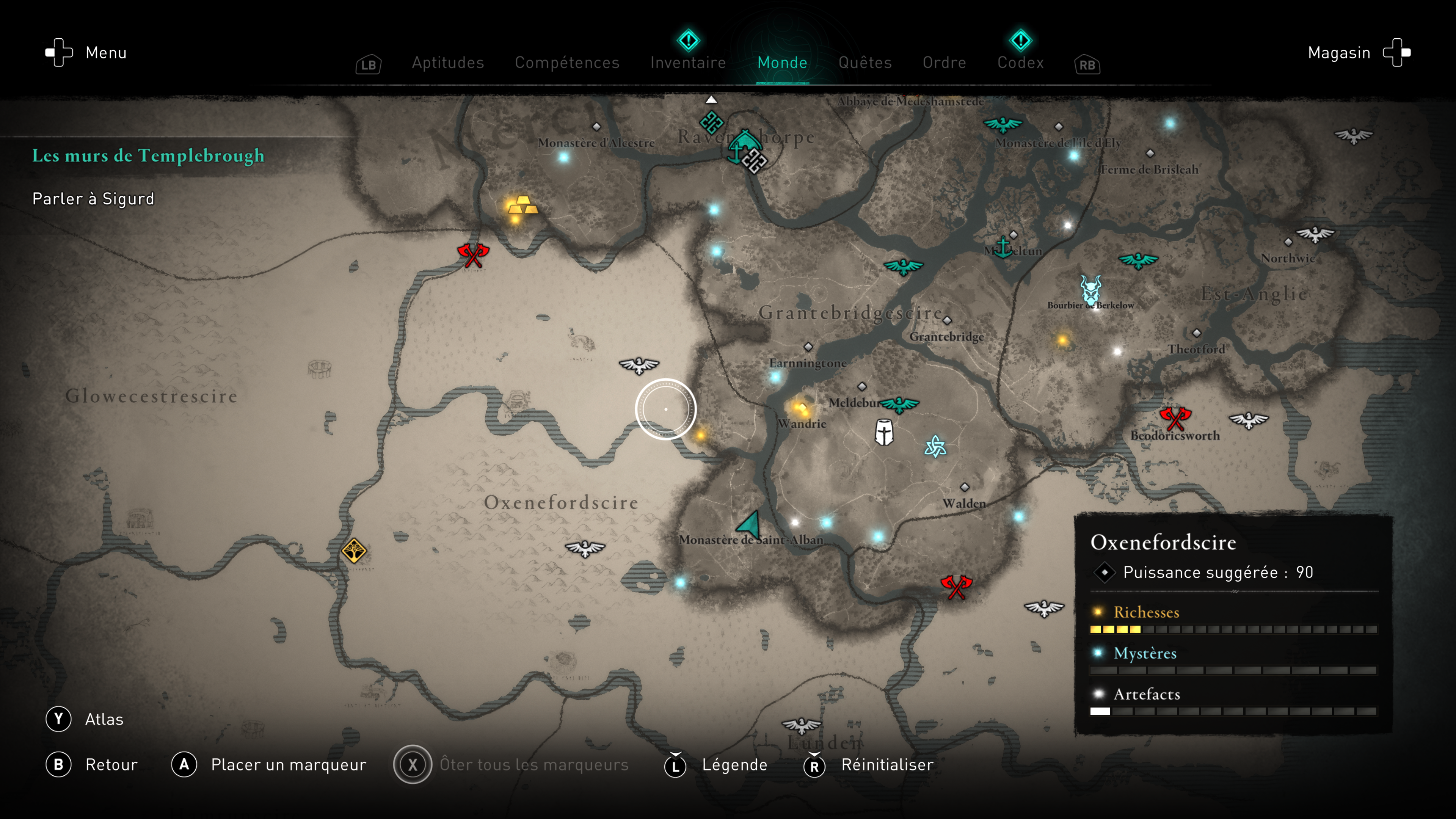Image resolution: width=1456 pixels, height=819 pixels.
Task: Select the tracked quest Les murs de Templebrough
Action: (x=148, y=155)
